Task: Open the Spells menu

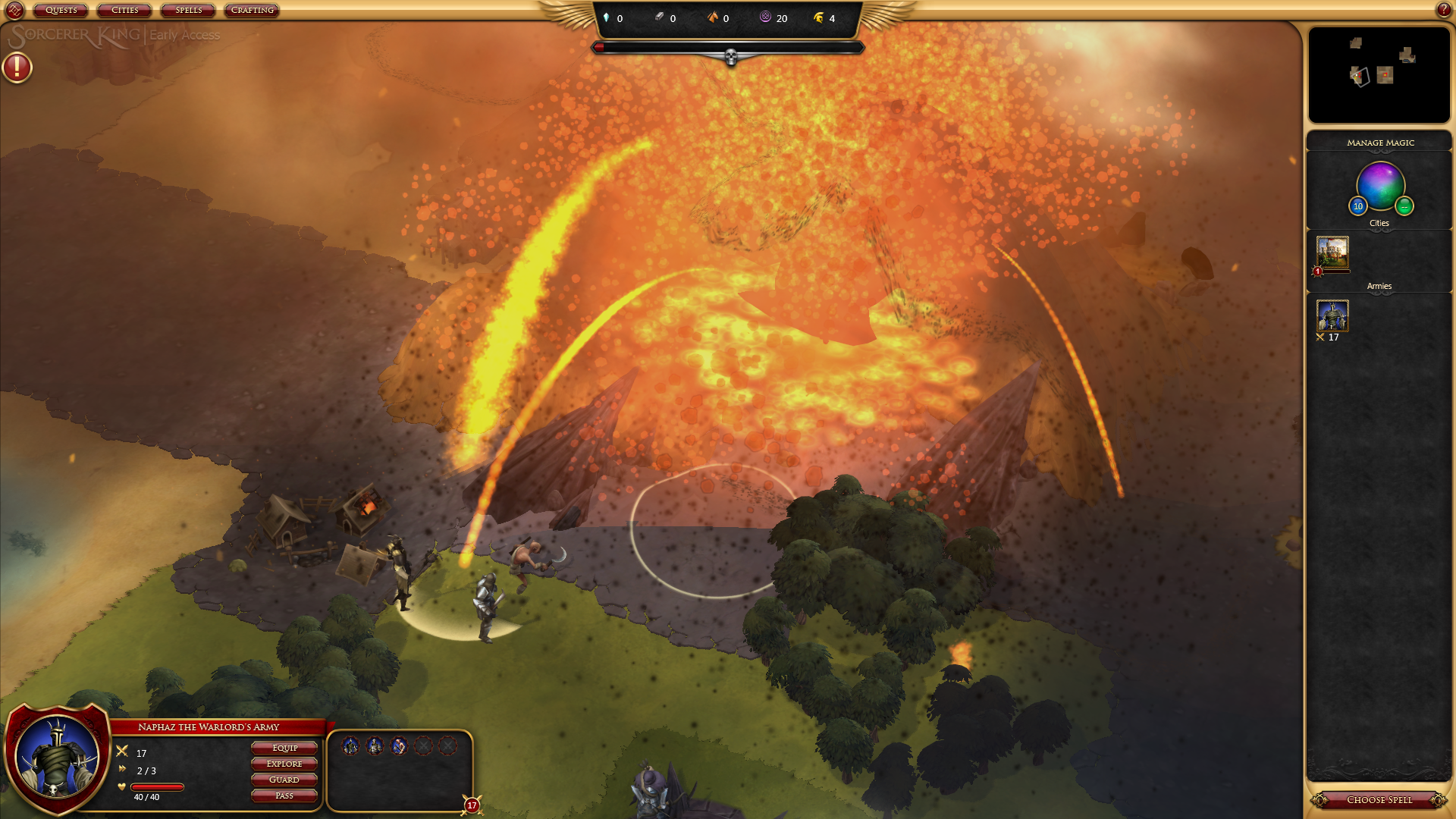Action: point(188,11)
